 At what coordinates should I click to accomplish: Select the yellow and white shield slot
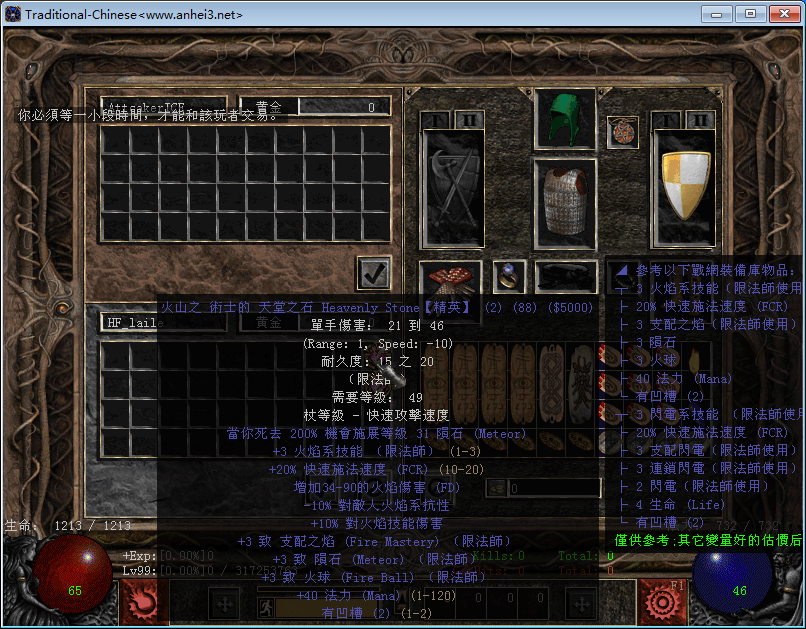[x=681, y=185]
